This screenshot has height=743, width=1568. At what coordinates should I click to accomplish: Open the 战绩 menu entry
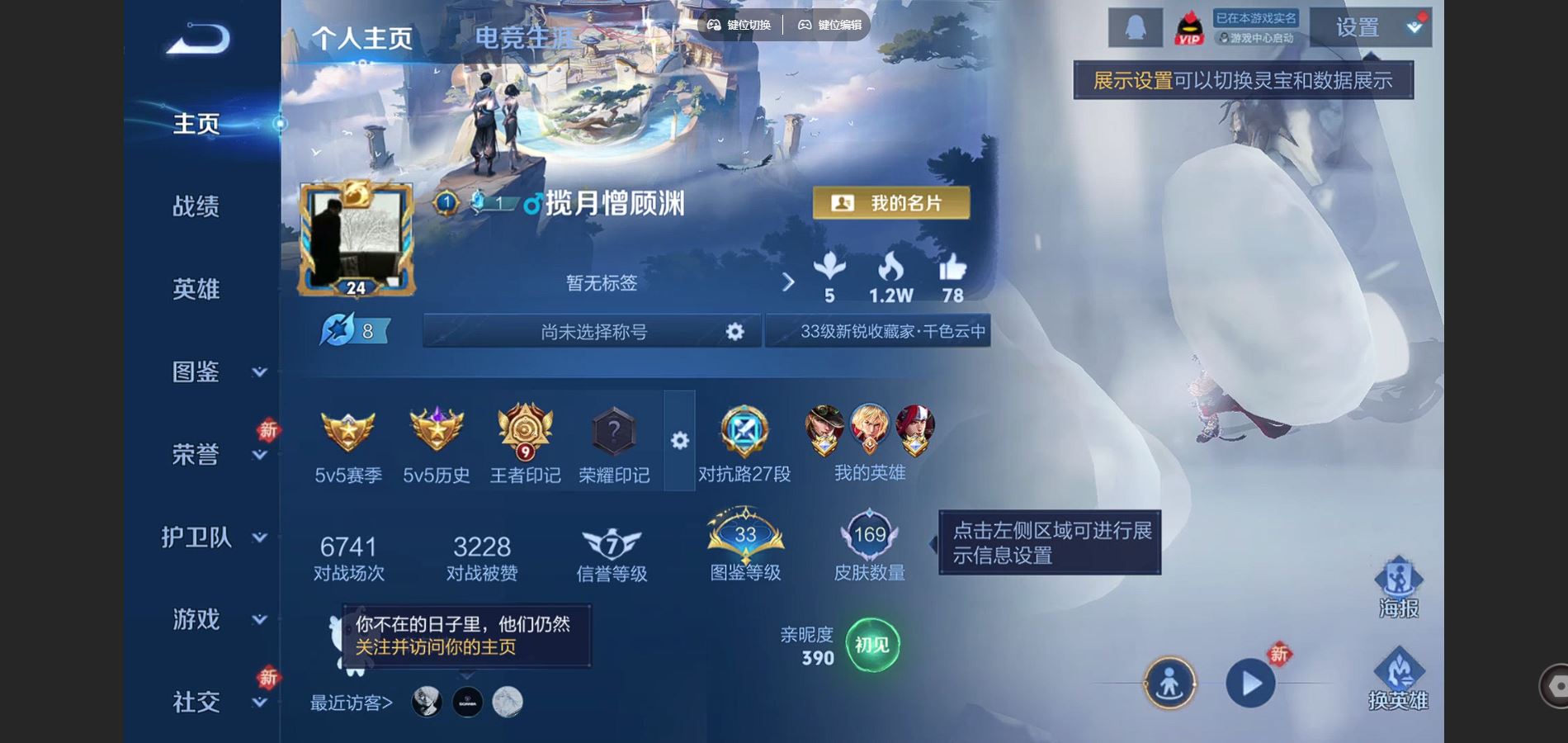[196, 206]
